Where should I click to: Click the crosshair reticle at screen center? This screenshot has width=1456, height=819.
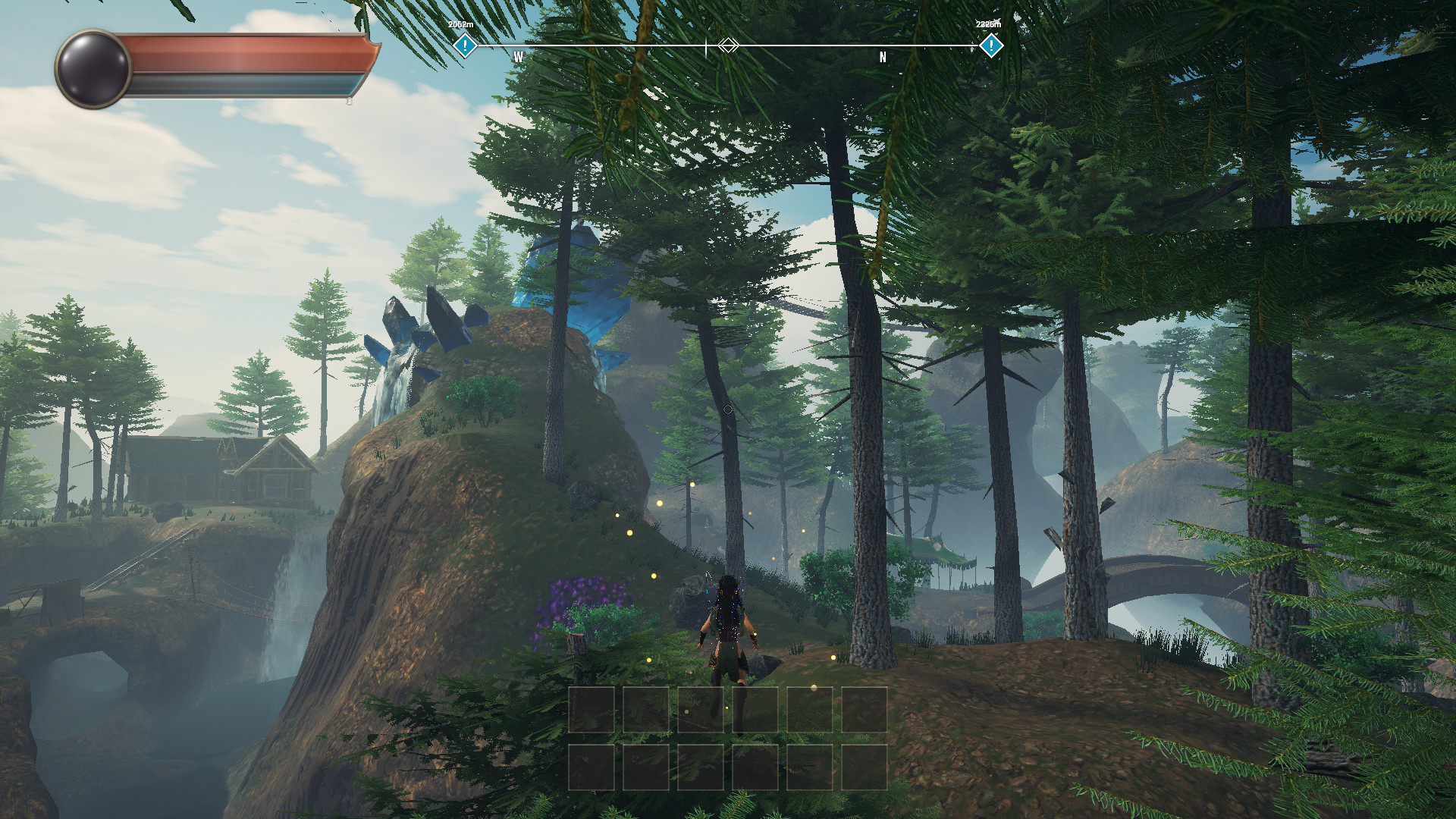click(x=728, y=407)
